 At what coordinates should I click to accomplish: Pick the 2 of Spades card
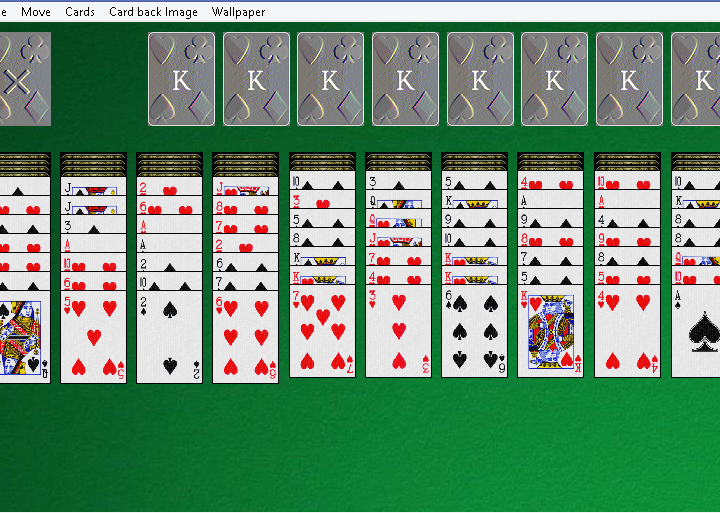click(170, 337)
